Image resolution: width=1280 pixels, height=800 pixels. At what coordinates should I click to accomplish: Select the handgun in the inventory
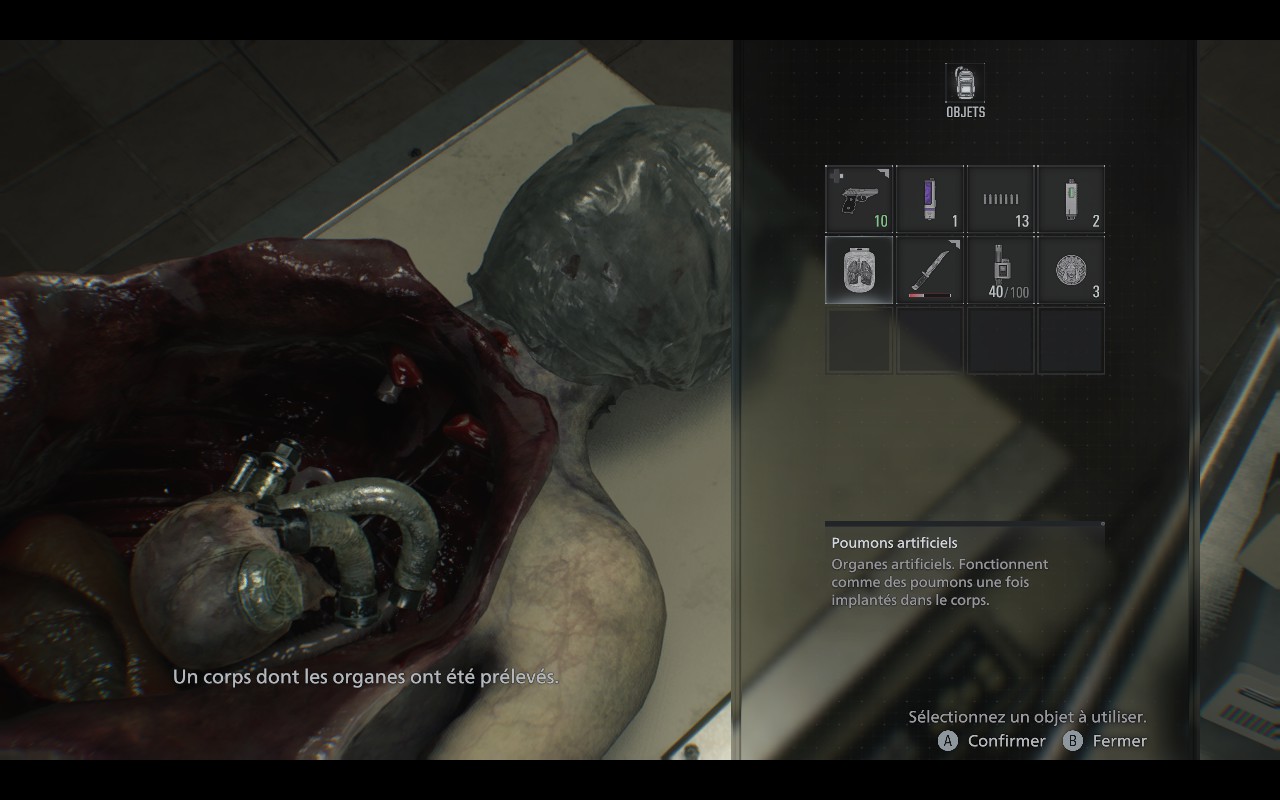tap(859, 199)
